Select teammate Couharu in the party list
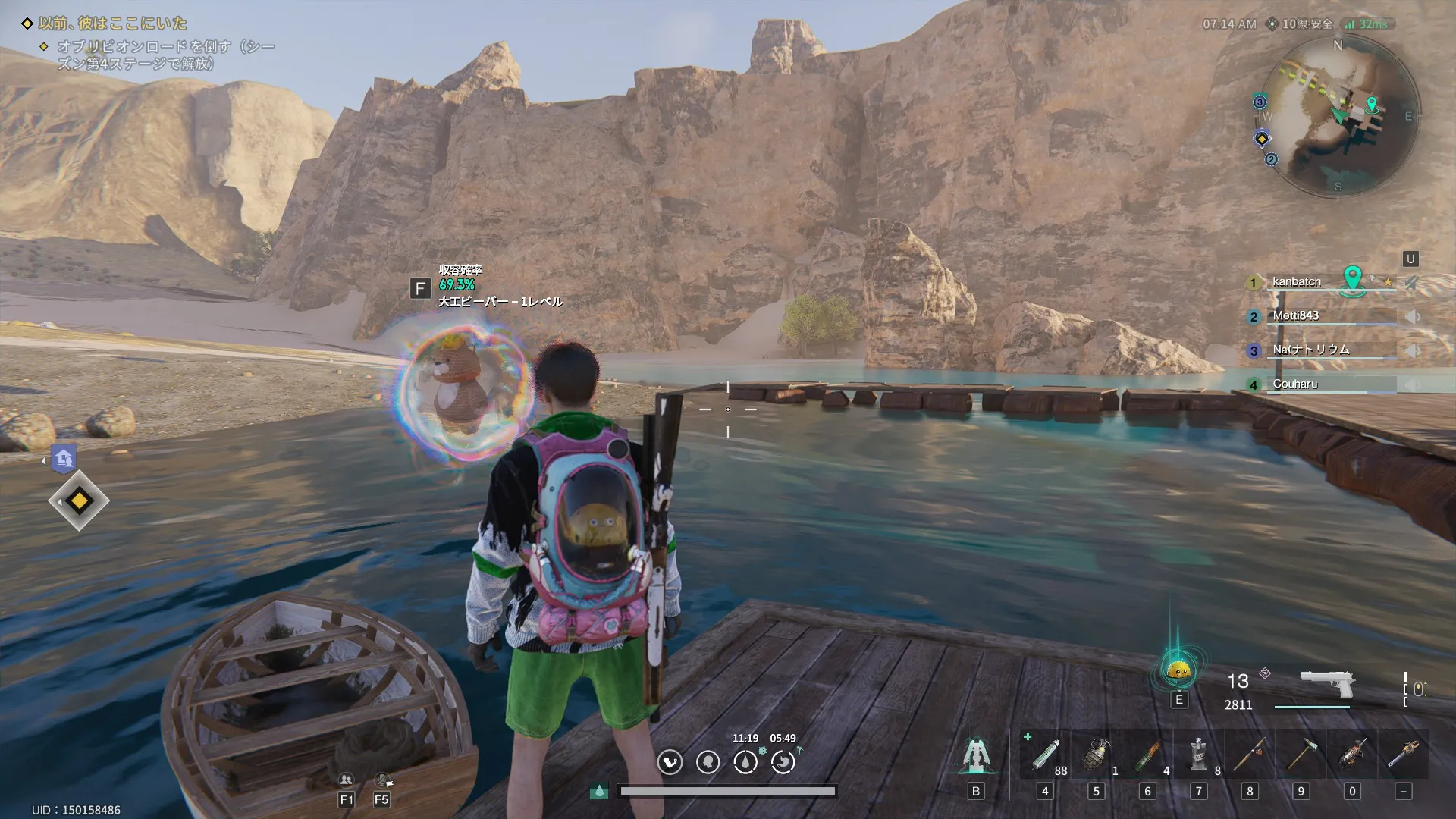Screen dimensions: 1456x819 tap(1295, 384)
